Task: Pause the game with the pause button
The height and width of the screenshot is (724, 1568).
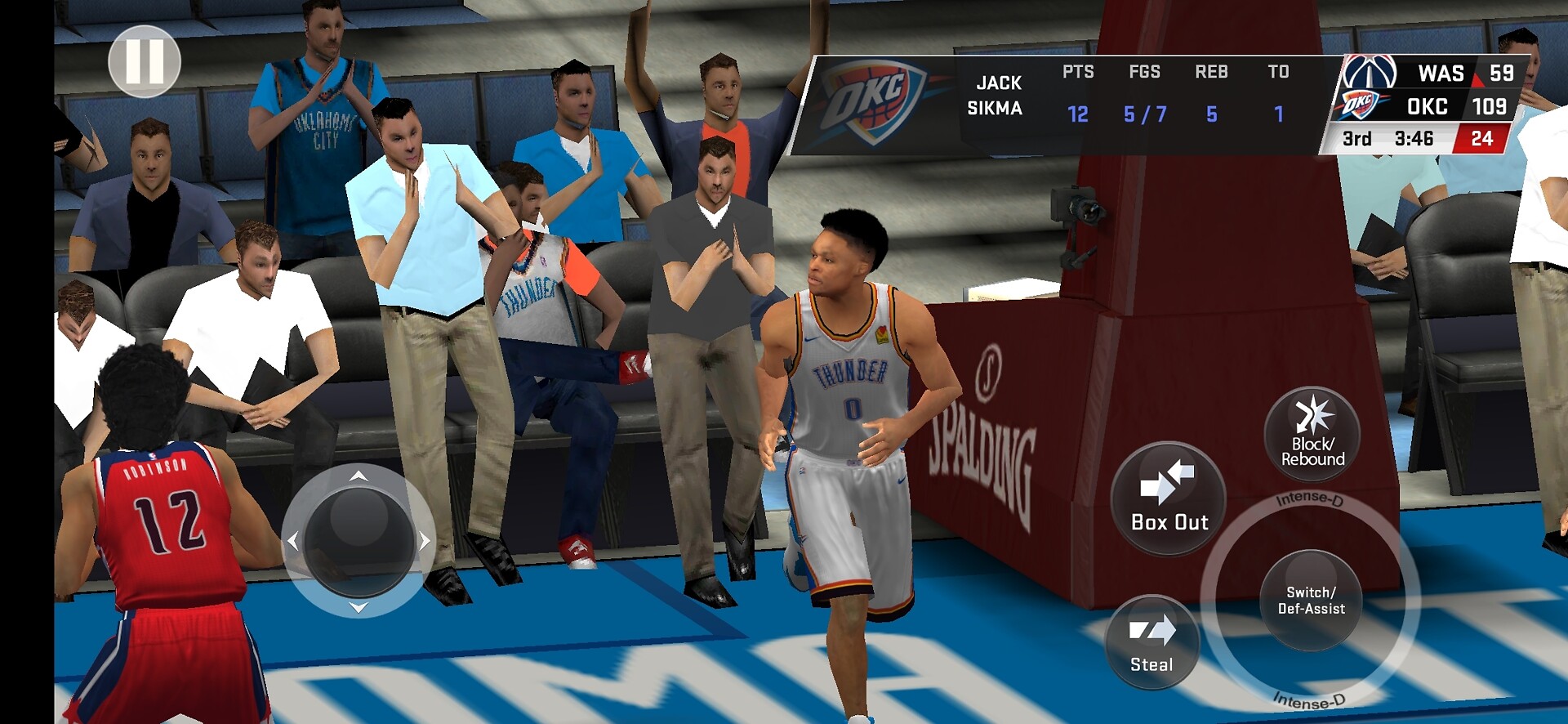Action: (x=145, y=61)
